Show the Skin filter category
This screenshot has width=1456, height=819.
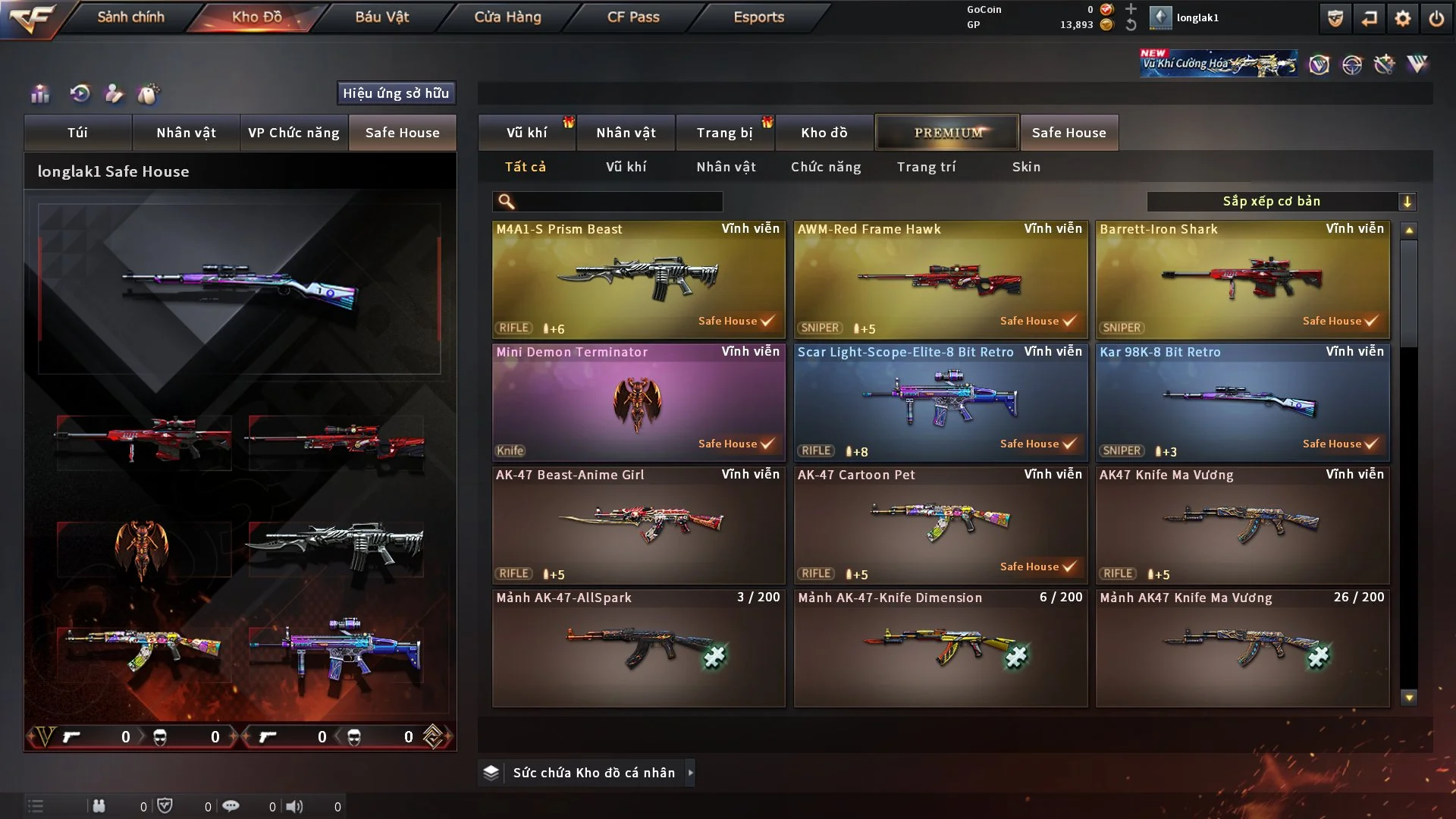pyautogui.click(x=1026, y=167)
